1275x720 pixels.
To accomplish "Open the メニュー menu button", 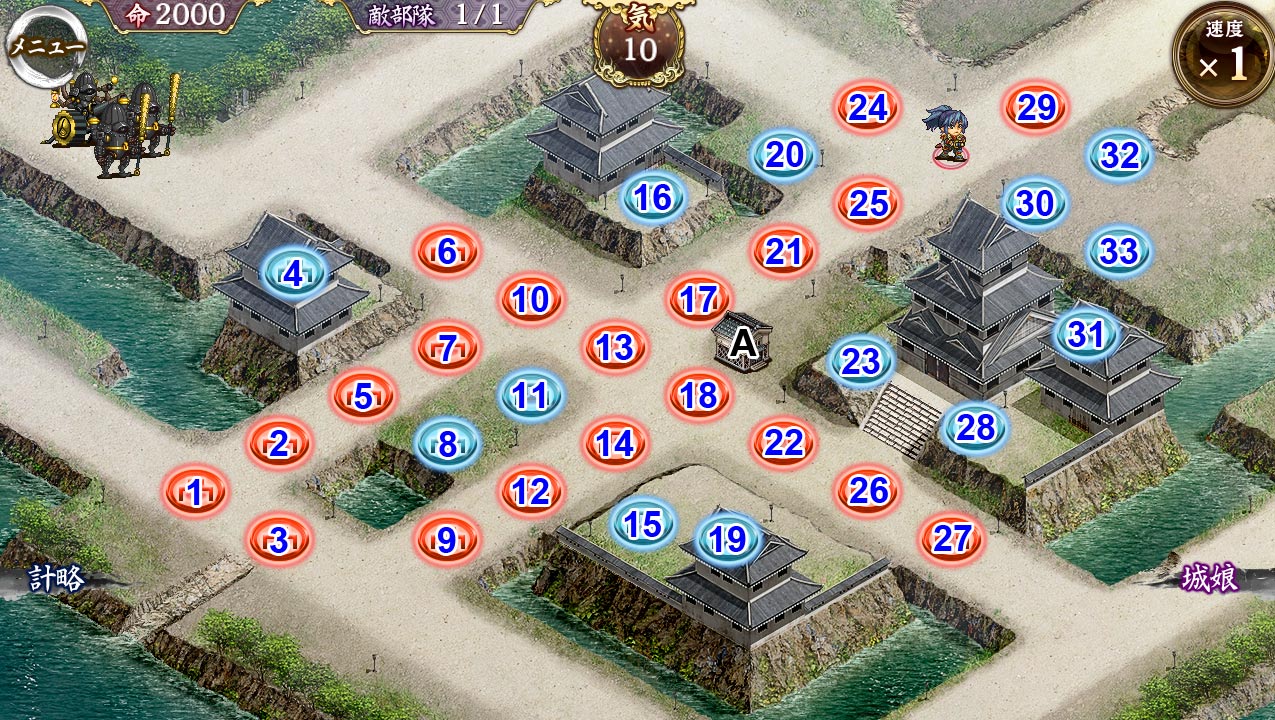I will click(x=47, y=48).
